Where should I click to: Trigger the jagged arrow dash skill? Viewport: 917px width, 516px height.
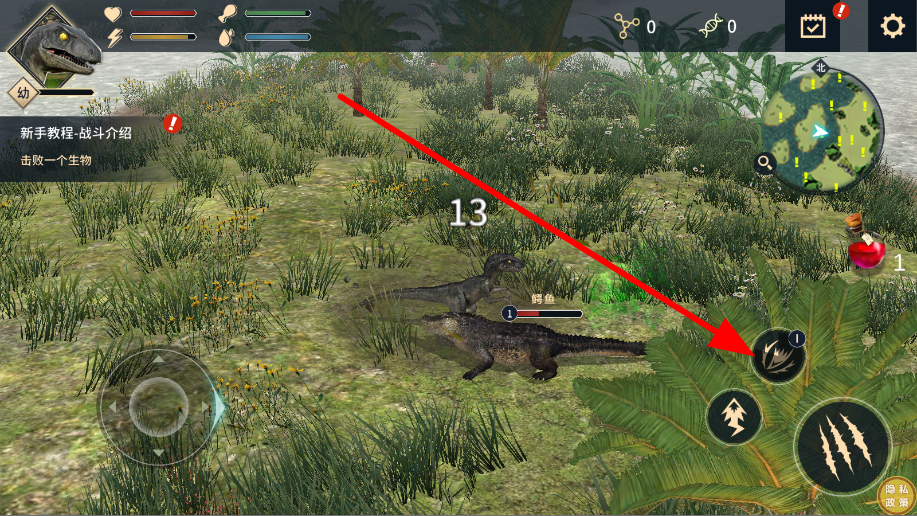click(x=734, y=417)
